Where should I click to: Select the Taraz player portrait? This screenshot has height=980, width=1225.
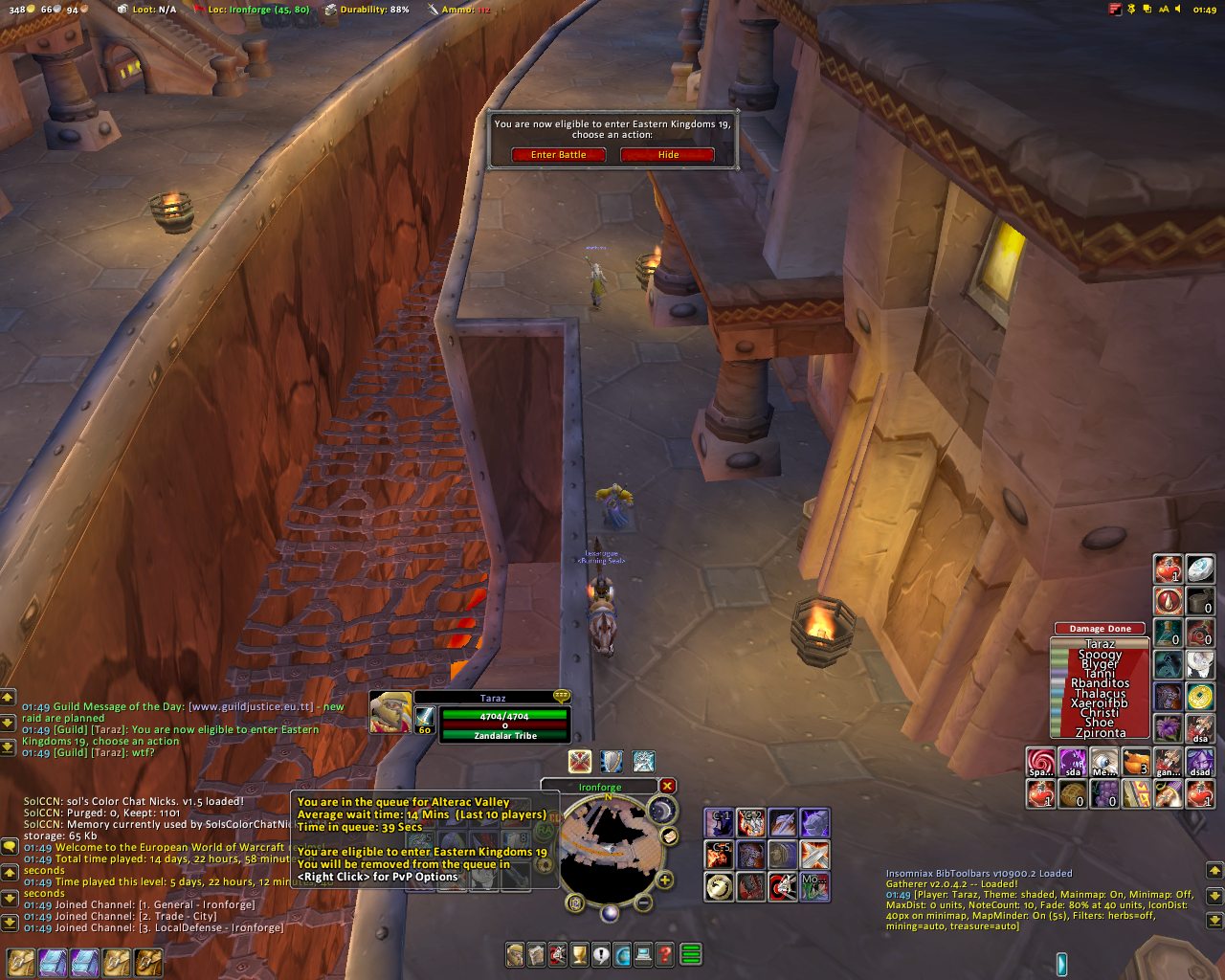coord(390,712)
